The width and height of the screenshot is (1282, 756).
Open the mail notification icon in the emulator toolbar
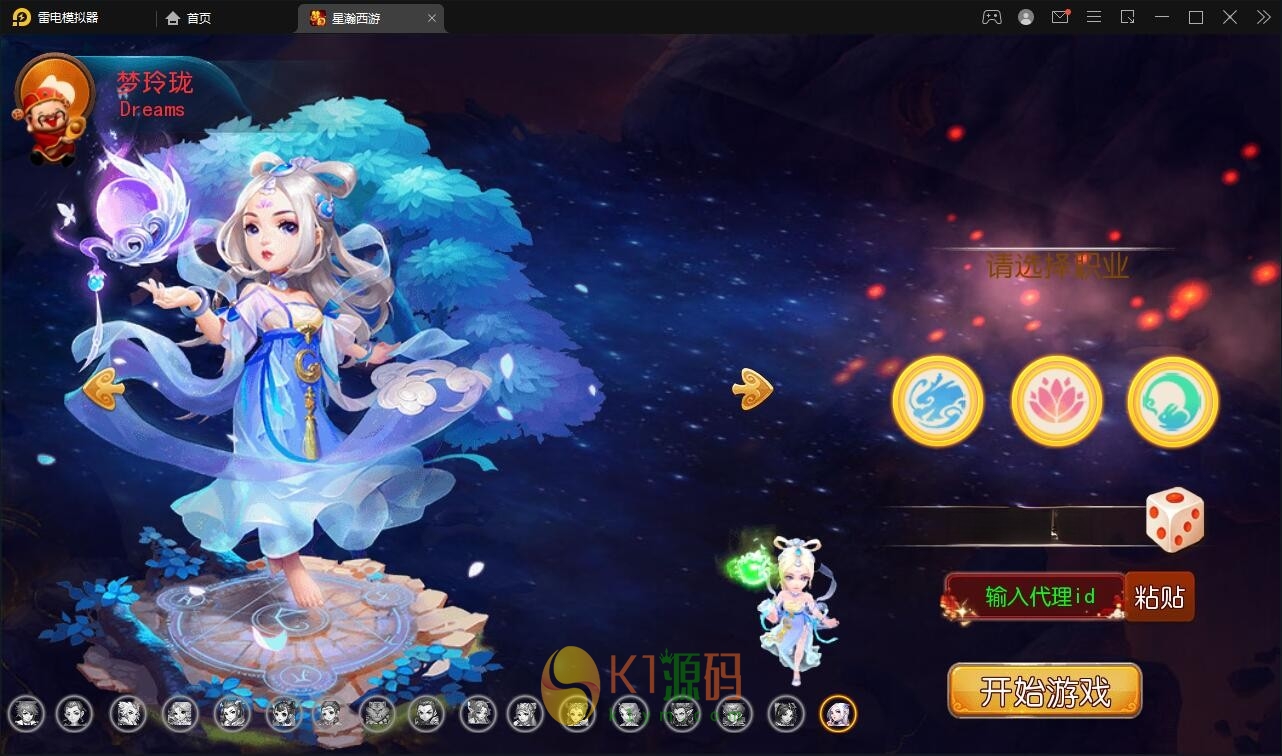1059,17
